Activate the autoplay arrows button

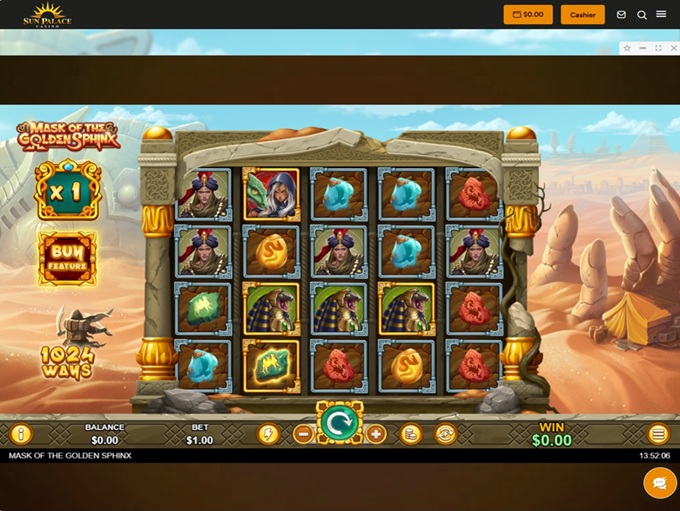pos(445,434)
